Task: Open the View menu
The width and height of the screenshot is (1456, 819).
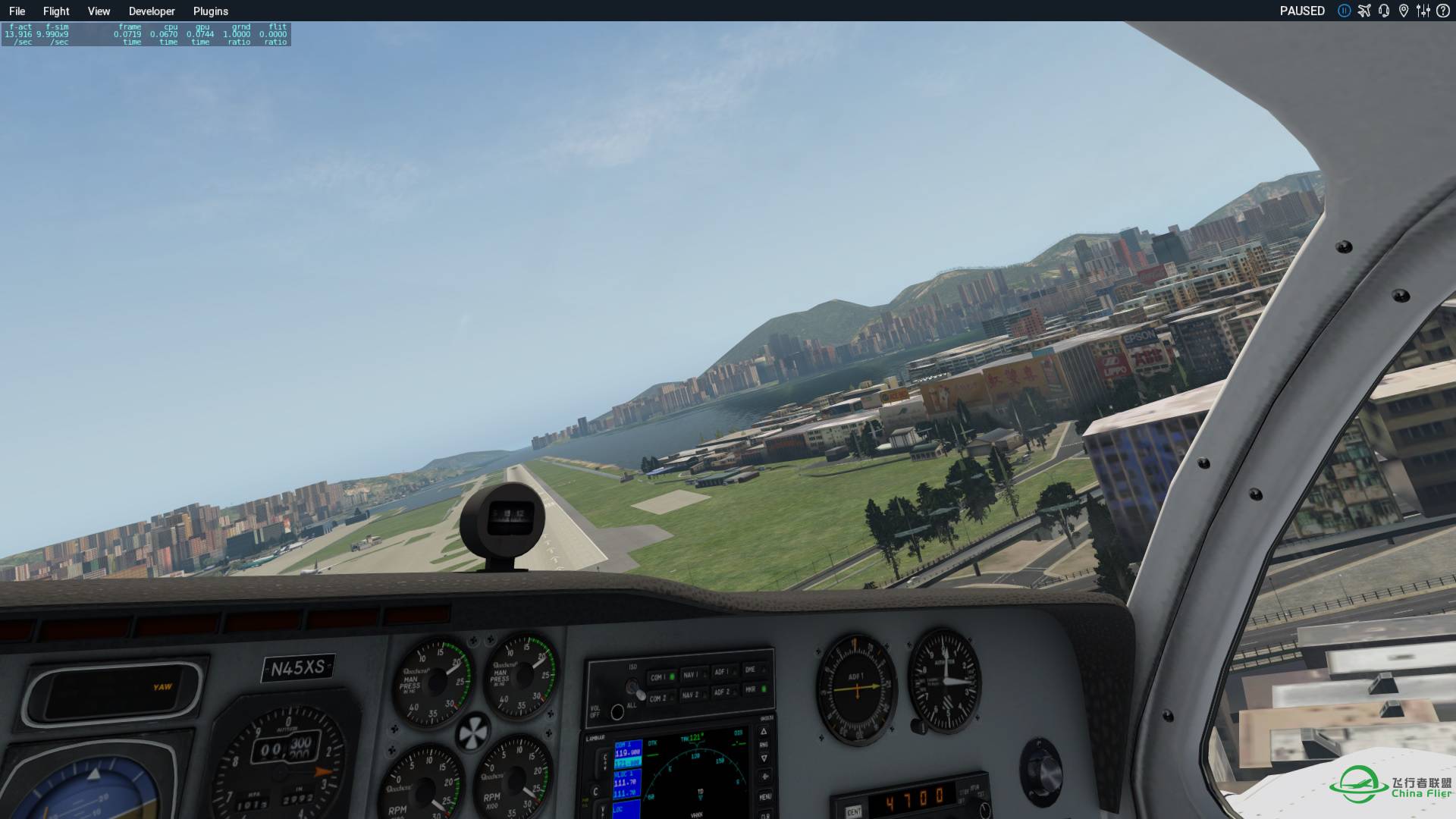Action: coord(99,11)
